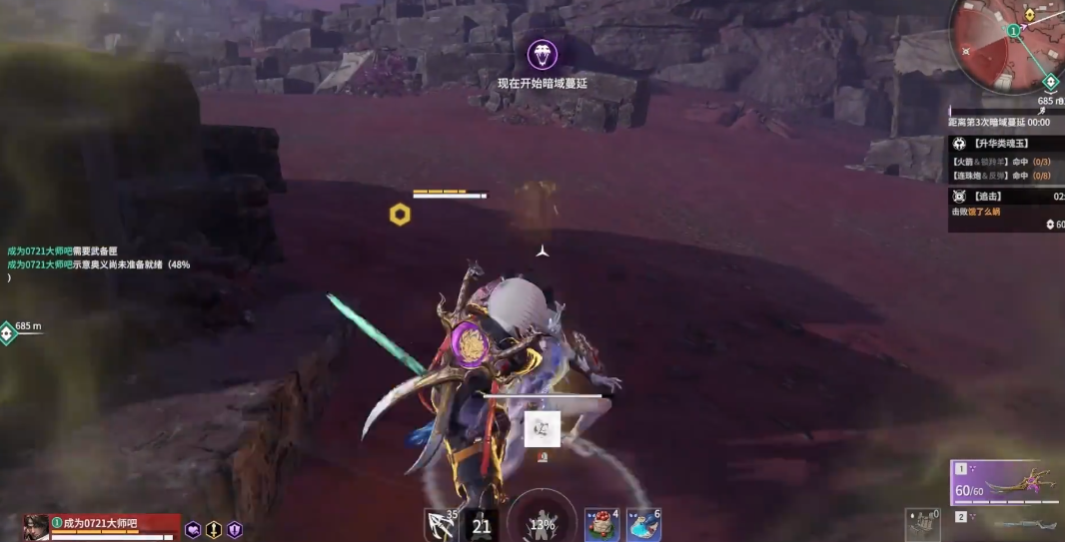Click the green diamond waypoint on the minimap
Screen dimensions: 1065x542
coord(1050,82)
